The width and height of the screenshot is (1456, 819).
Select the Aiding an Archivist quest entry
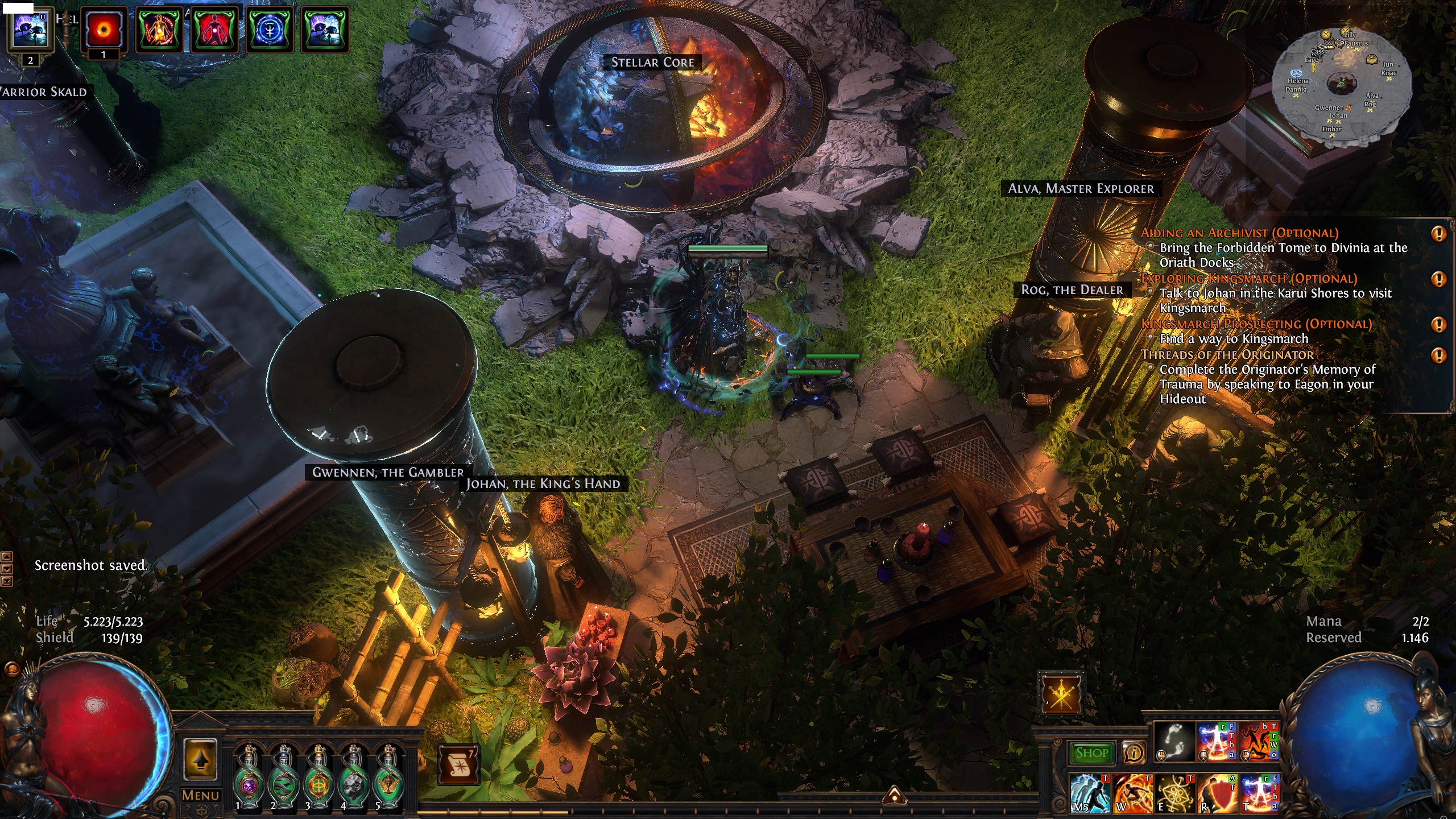click(x=1239, y=233)
